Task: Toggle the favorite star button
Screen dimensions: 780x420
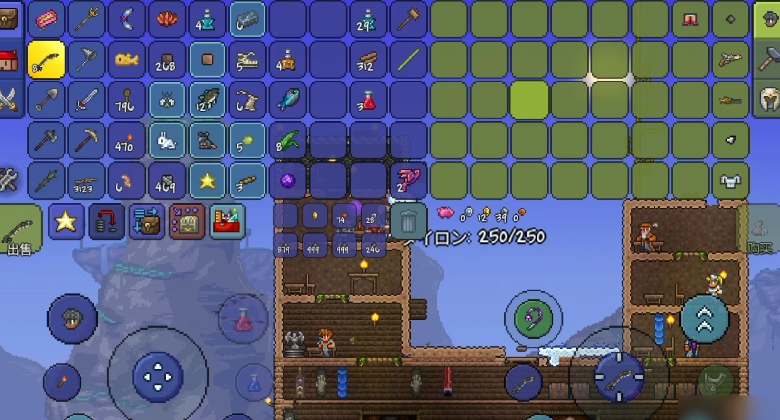Action: click(x=66, y=221)
